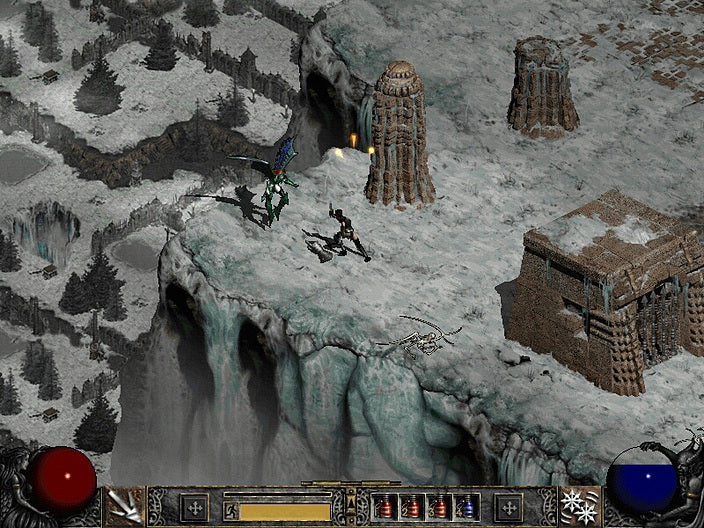Image resolution: width=704 pixels, height=528 pixels.
Task: Open the right-click frost skill icon
Action: (x=578, y=506)
